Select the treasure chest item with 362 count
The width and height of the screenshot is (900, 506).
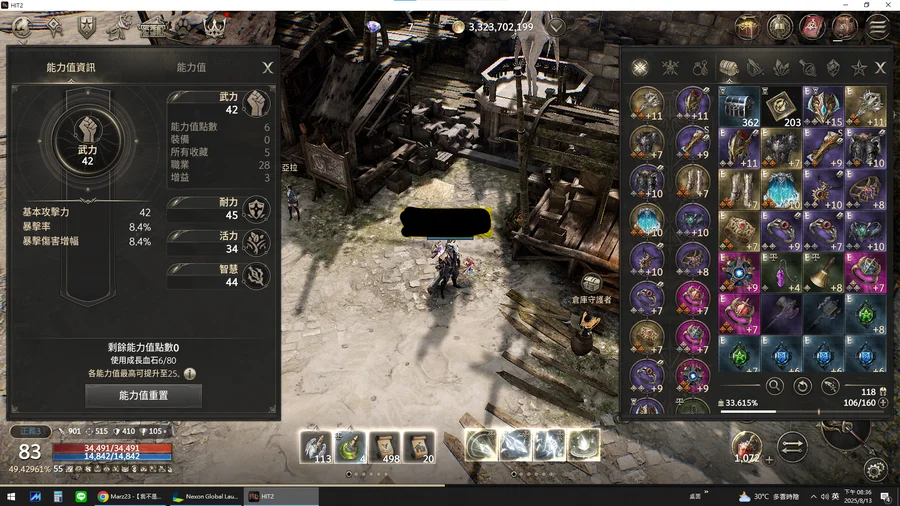740,106
